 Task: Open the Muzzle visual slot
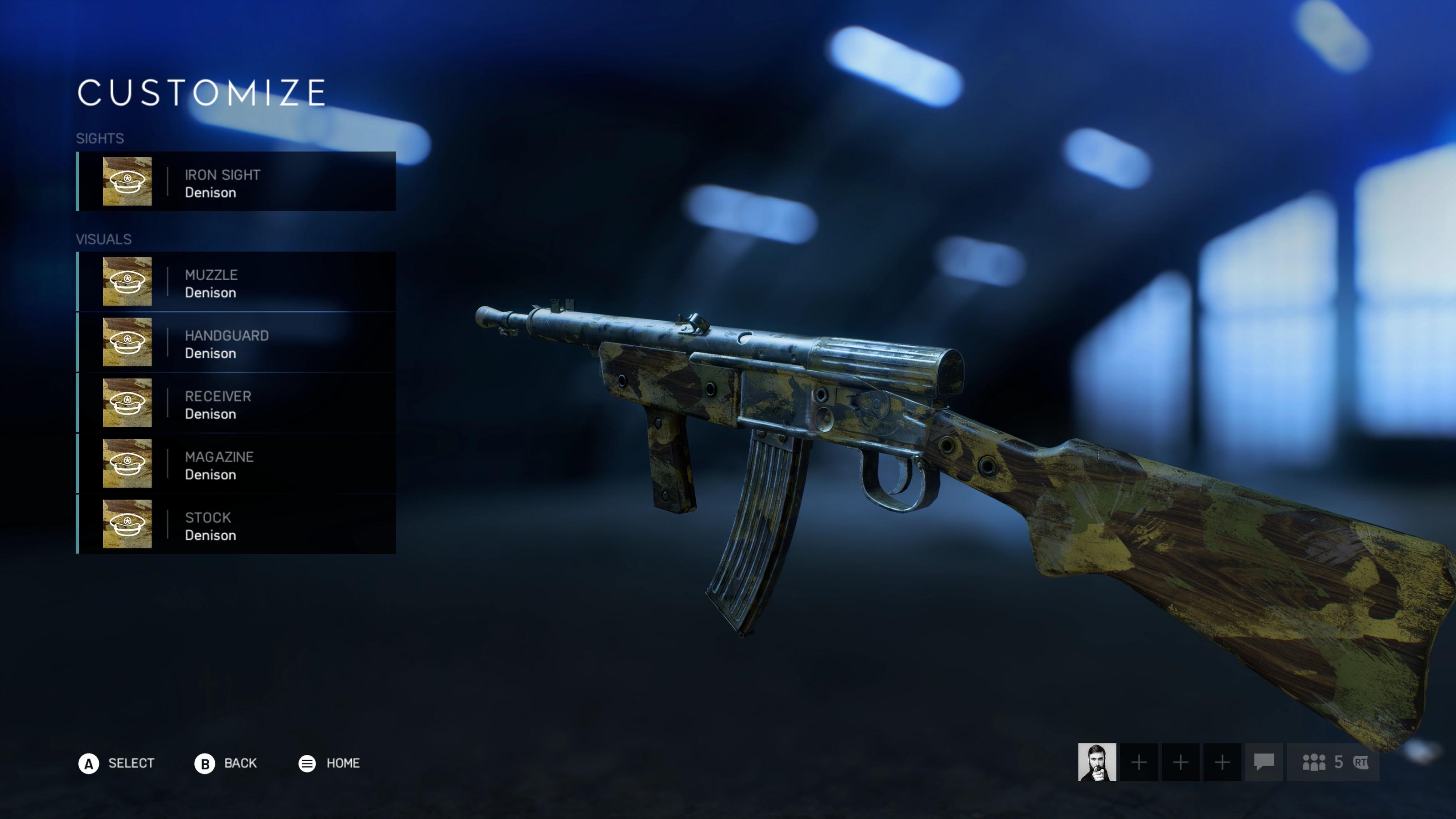point(236,282)
